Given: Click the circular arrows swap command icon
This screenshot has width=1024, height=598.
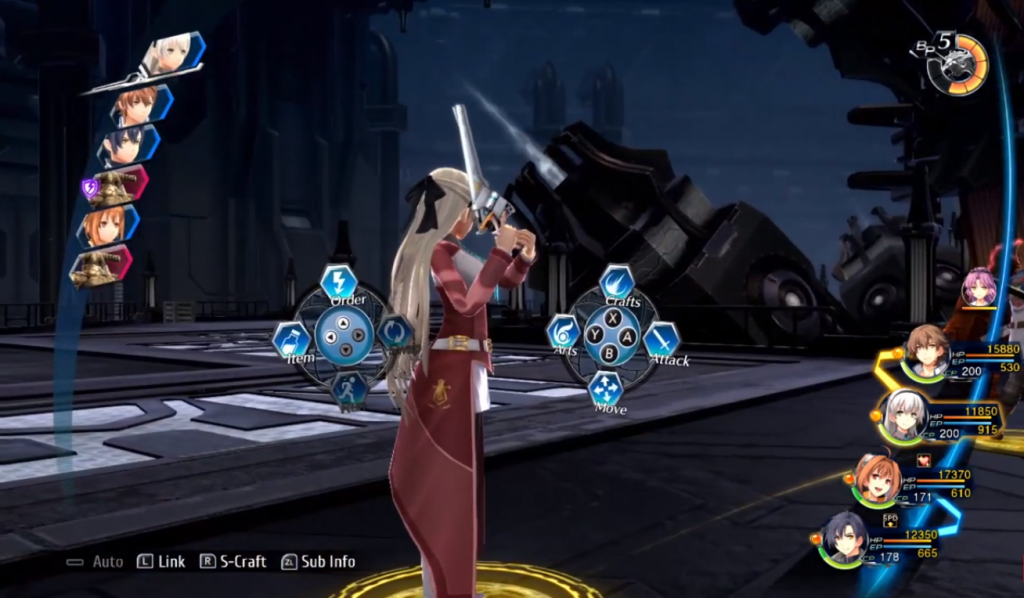Looking at the screenshot, I should pos(395,332).
